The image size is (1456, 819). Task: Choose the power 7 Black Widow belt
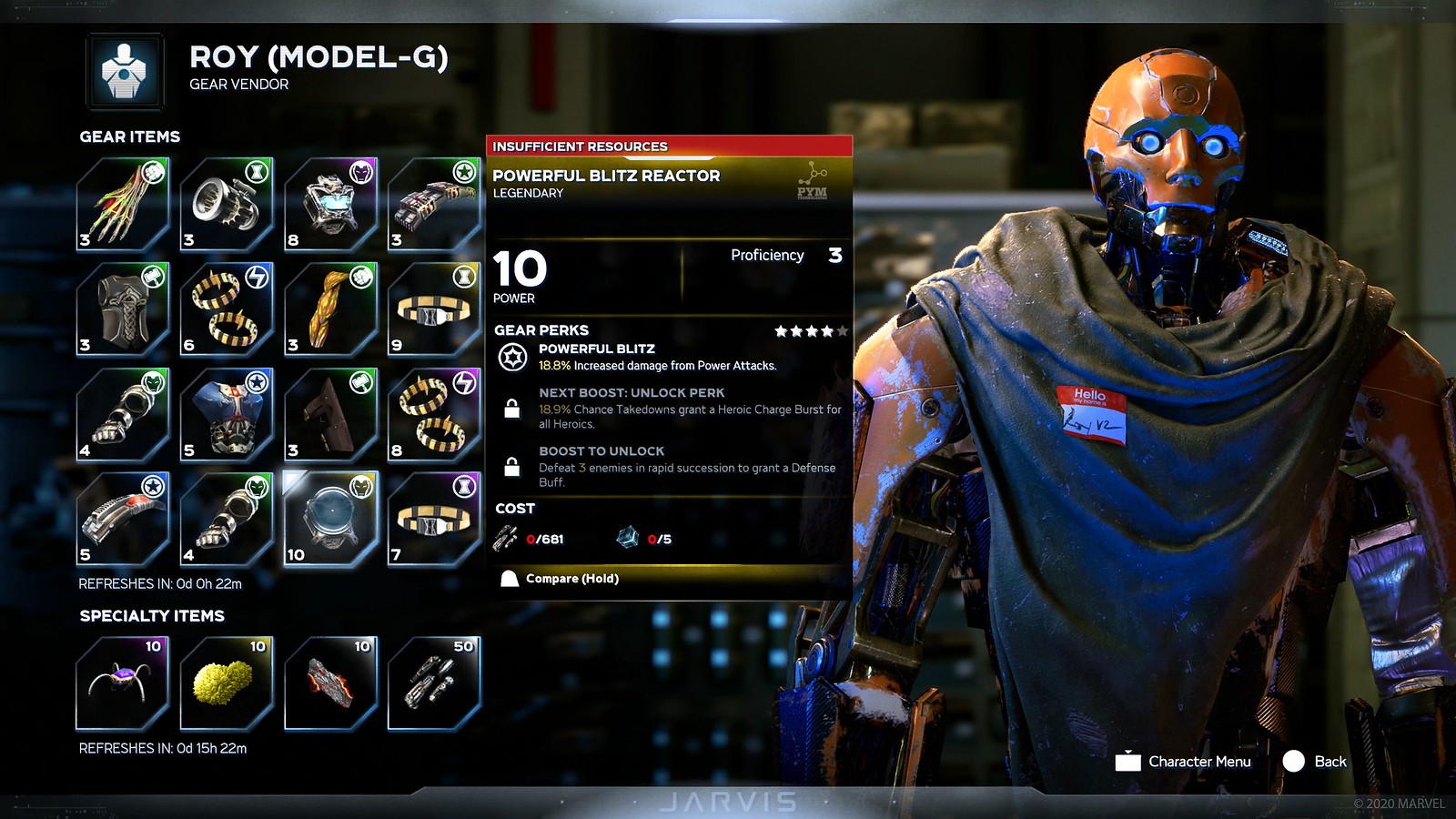pyautogui.click(x=434, y=519)
